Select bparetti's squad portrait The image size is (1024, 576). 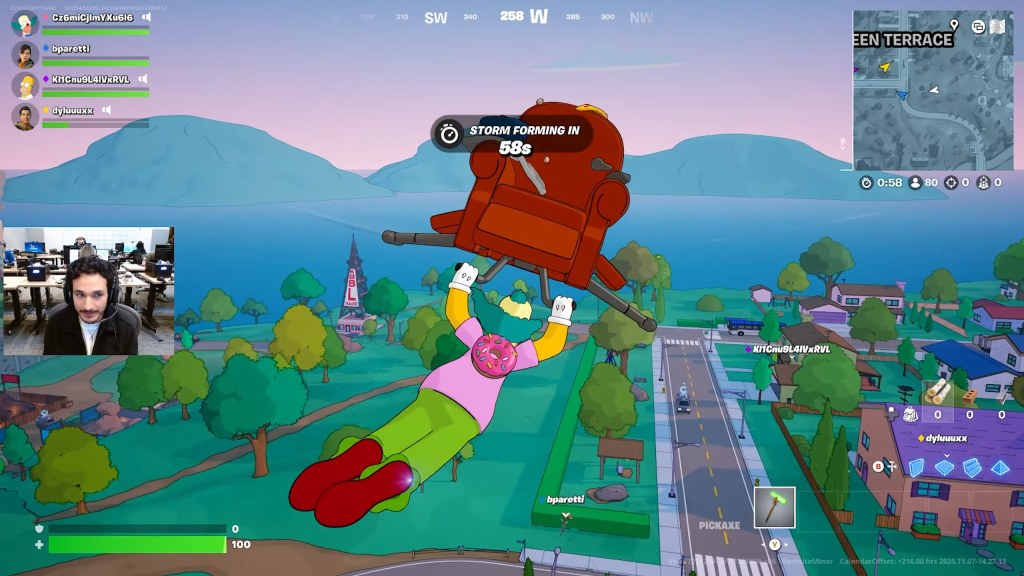[x=25, y=54]
